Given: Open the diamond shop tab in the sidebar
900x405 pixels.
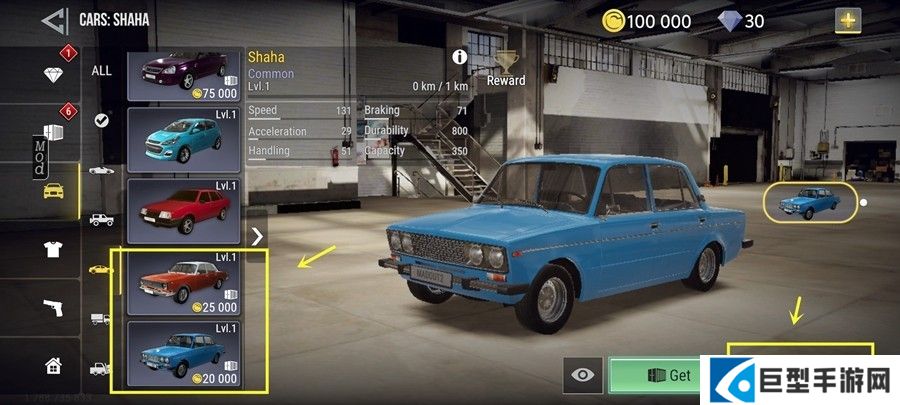Looking at the screenshot, I should pyautogui.click(x=53, y=74).
